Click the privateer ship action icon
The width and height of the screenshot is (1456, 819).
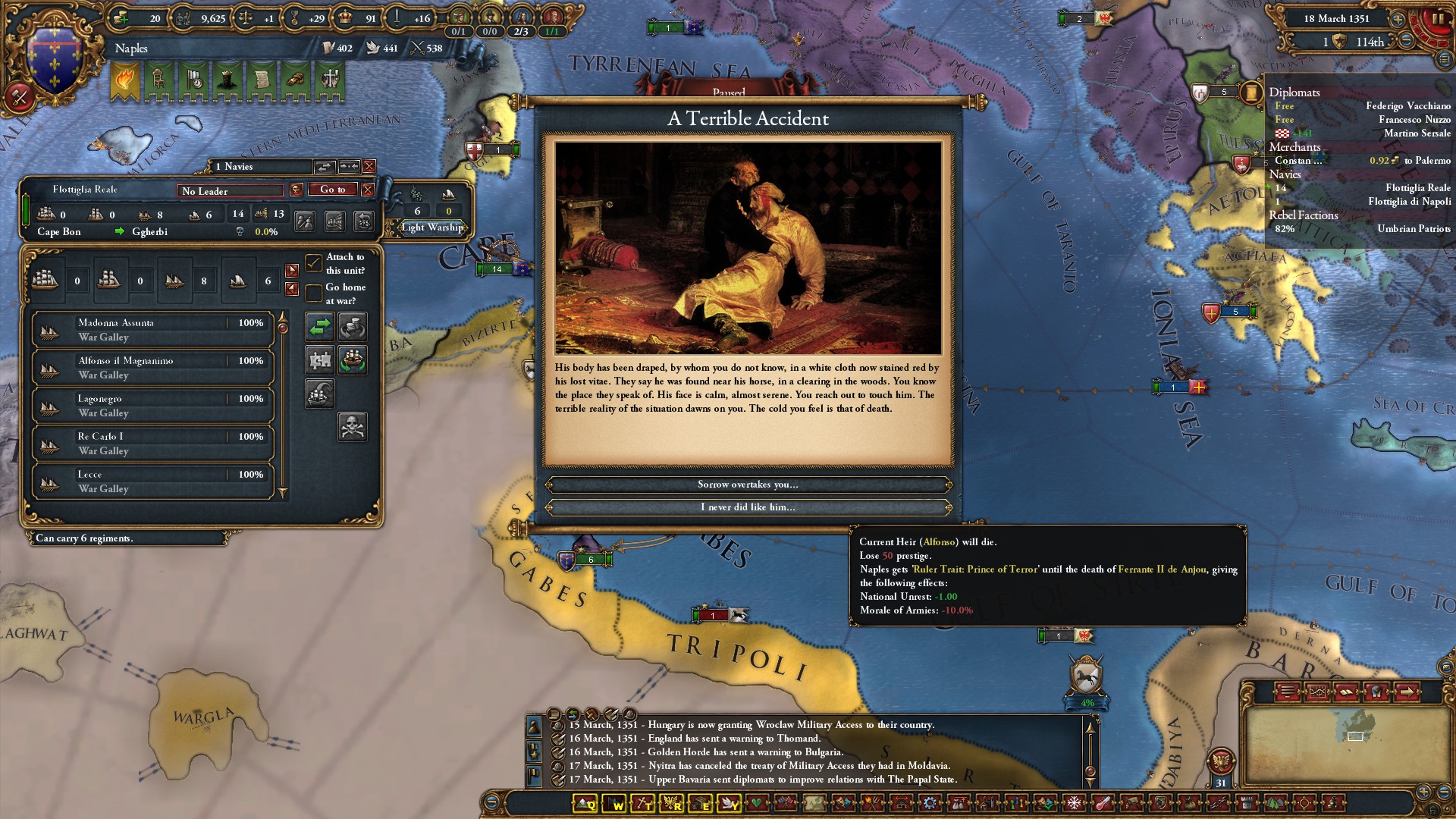[x=318, y=394]
